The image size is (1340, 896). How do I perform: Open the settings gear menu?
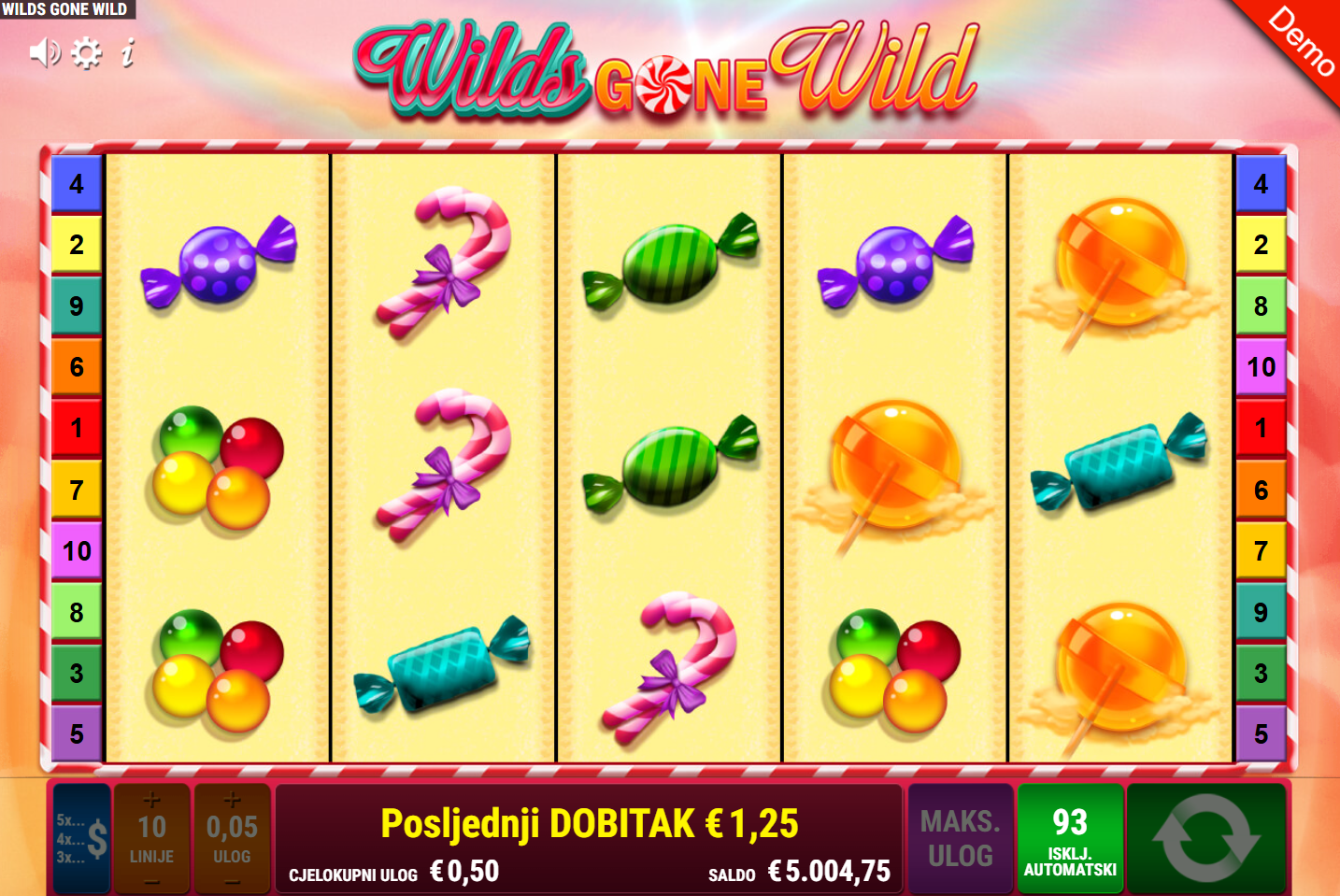click(x=87, y=53)
